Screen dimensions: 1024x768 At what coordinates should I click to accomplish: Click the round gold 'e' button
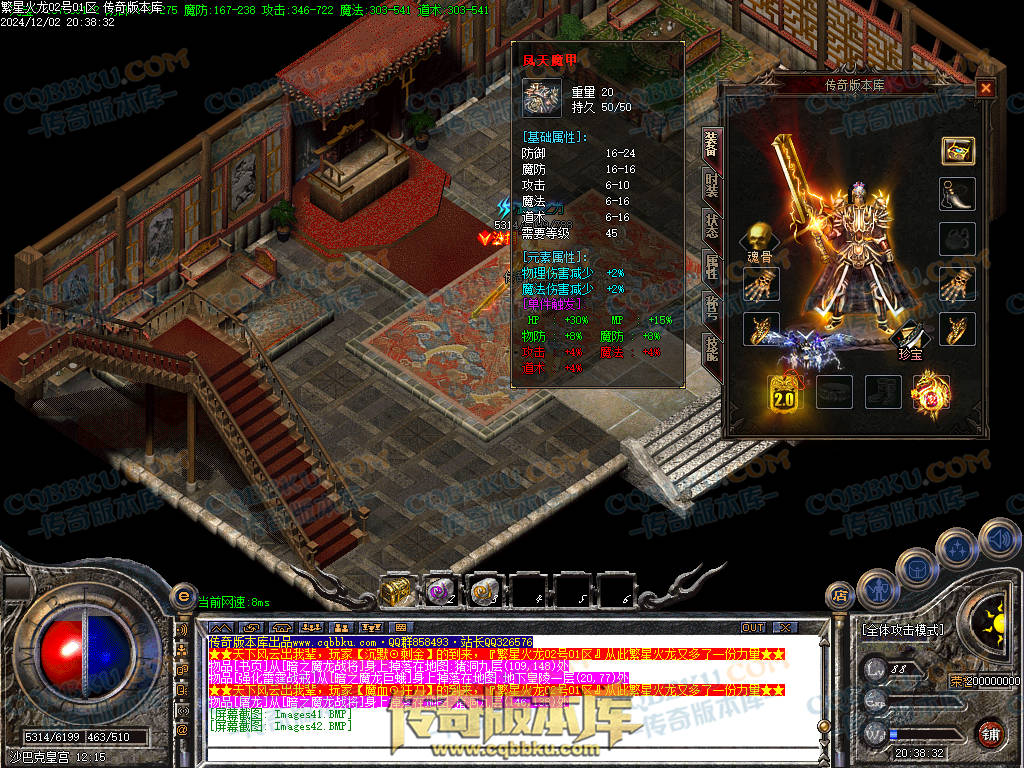[x=183, y=596]
